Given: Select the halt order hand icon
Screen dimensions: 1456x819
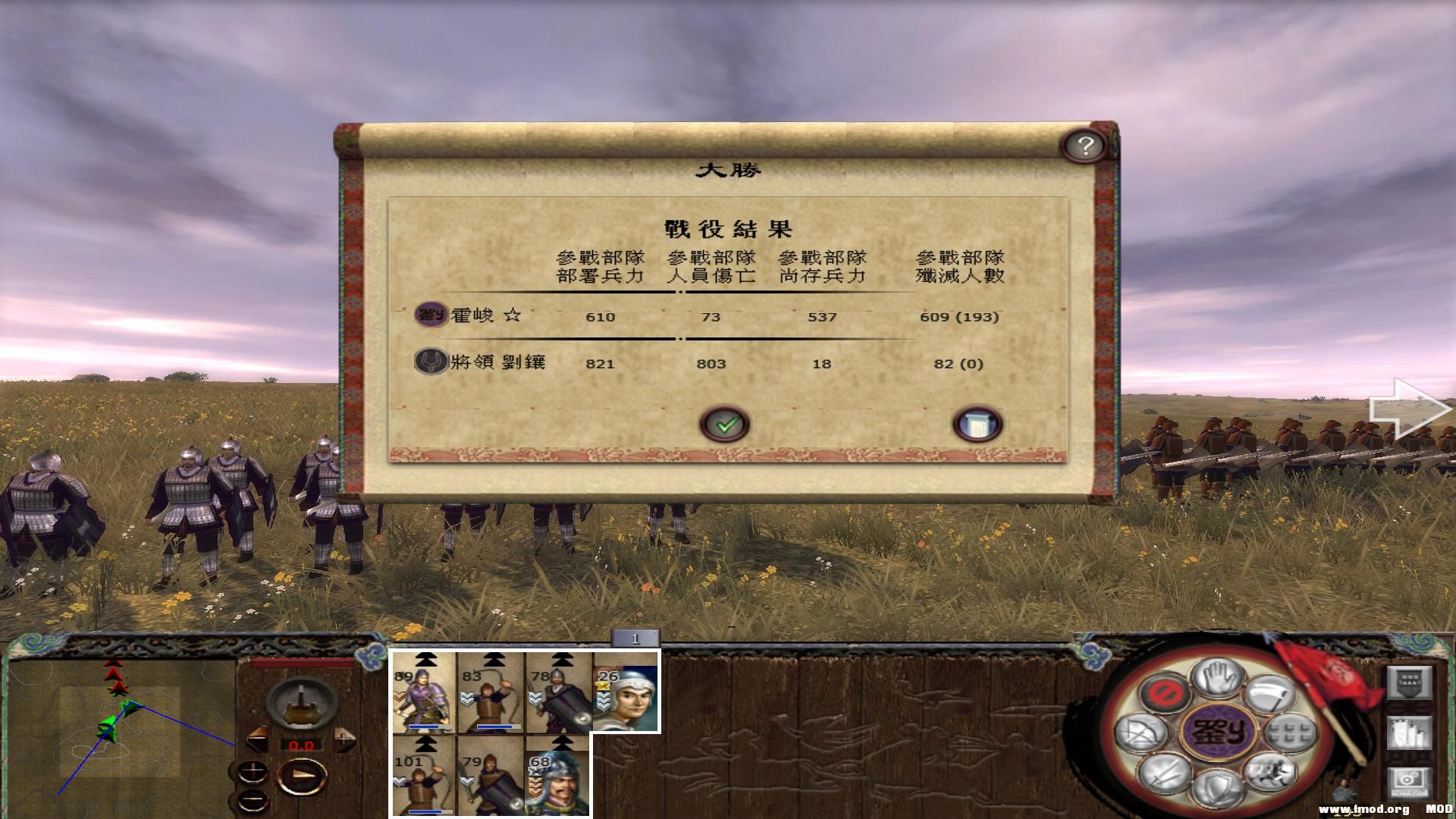Looking at the screenshot, I should [x=1216, y=679].
